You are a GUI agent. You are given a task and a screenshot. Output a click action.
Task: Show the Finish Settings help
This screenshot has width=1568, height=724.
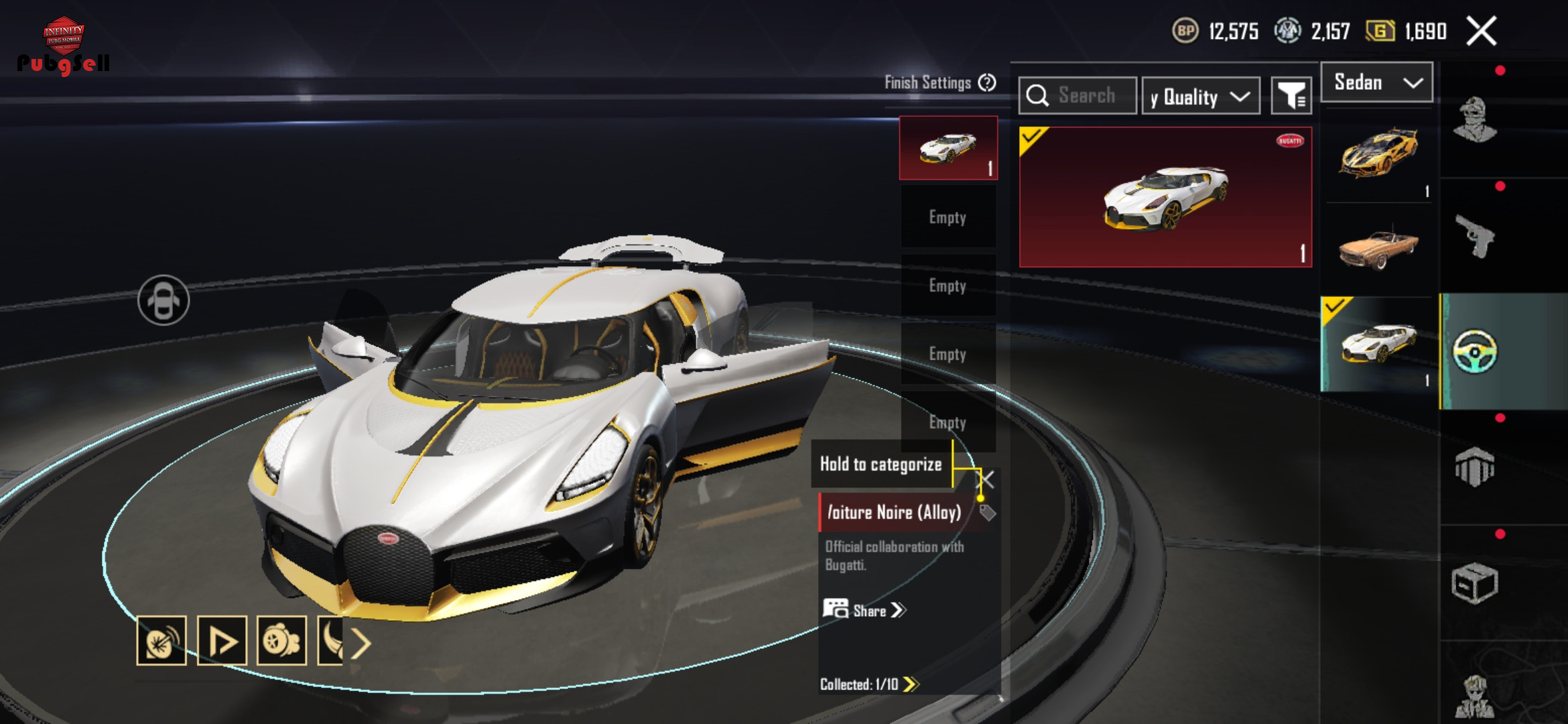pos(987,82)
